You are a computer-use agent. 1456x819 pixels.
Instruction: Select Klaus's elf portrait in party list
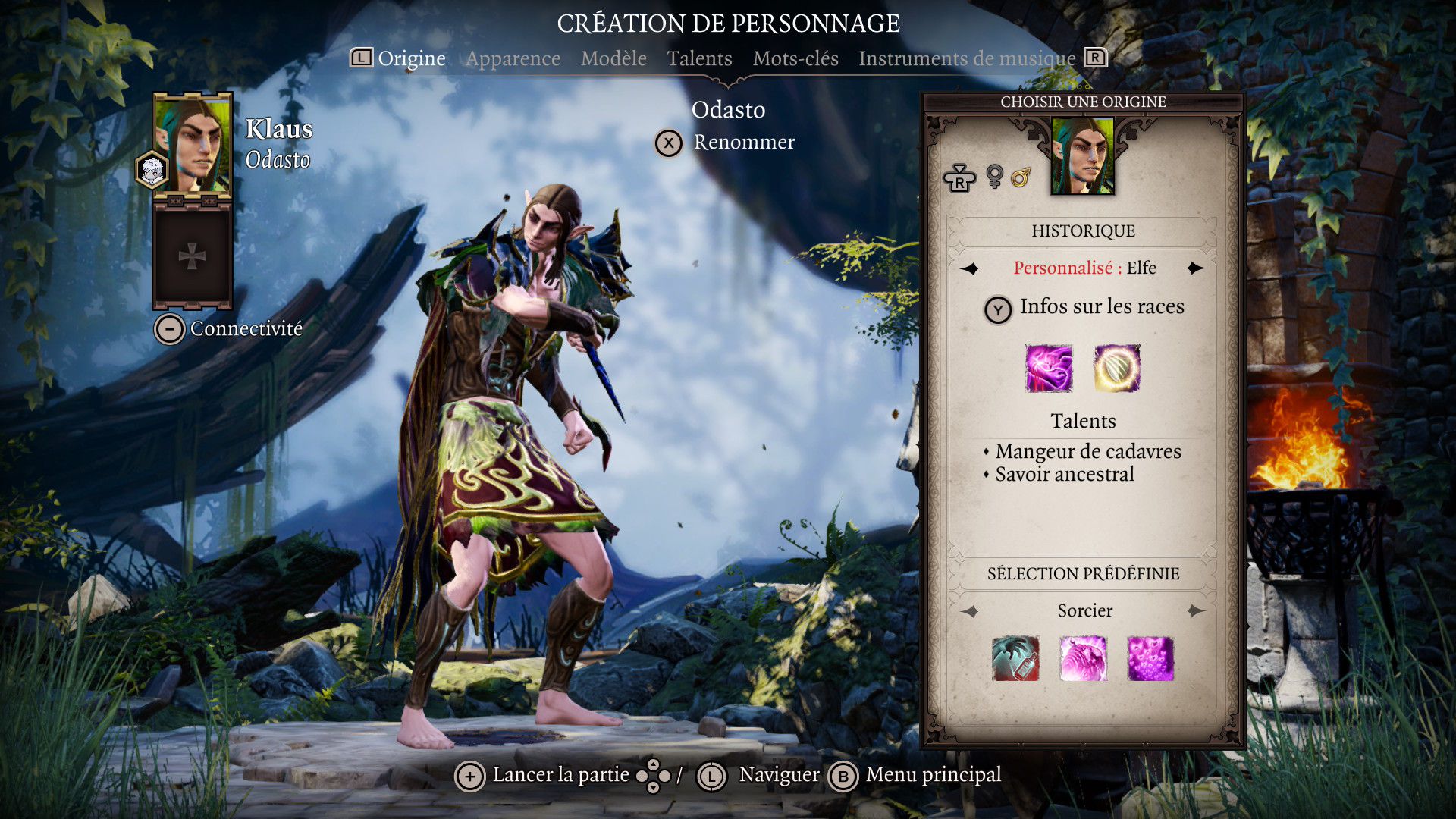[193, 146]
